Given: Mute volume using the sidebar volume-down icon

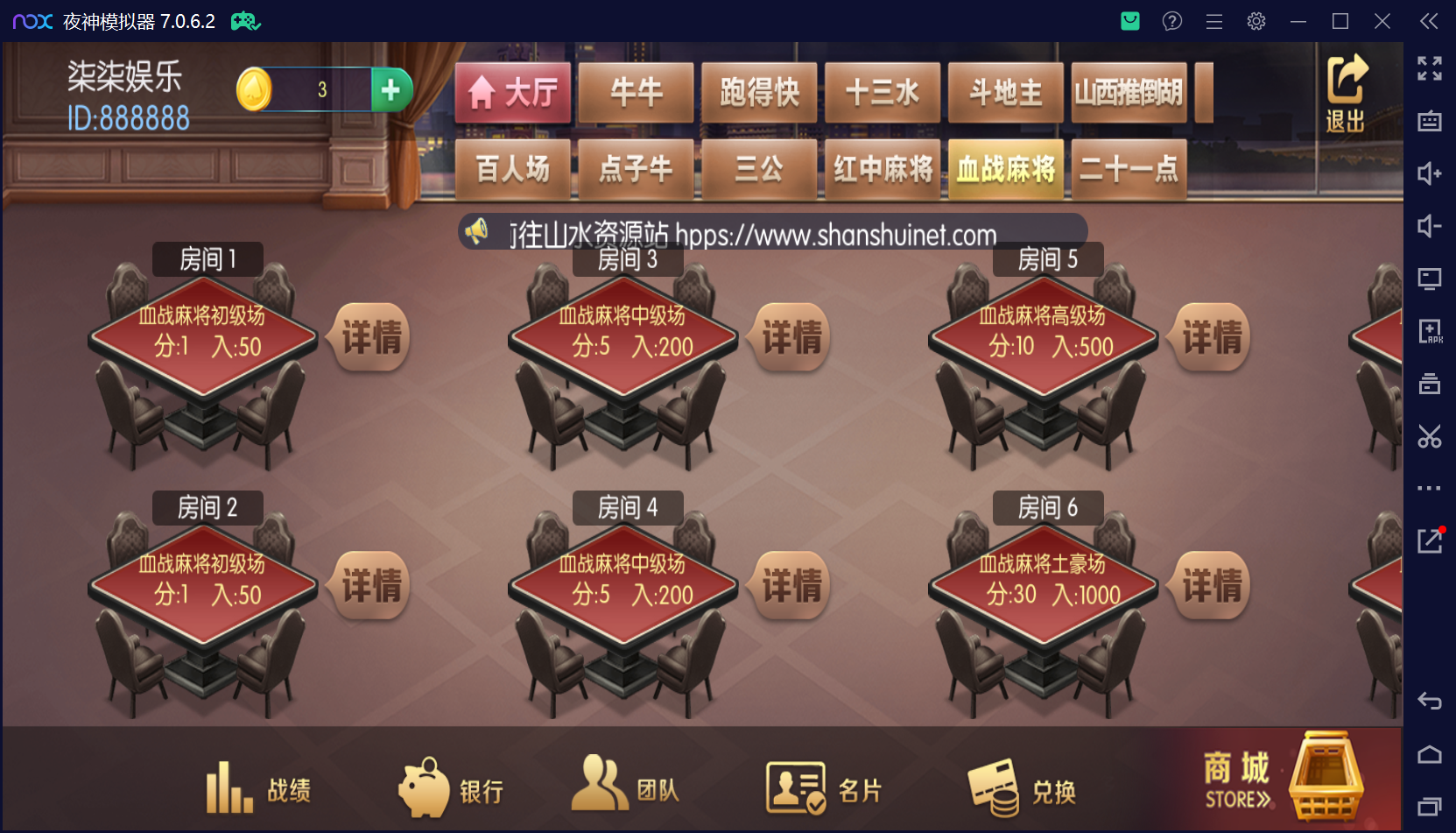Looking at the screenshot, I should (x=1429, y=226).
